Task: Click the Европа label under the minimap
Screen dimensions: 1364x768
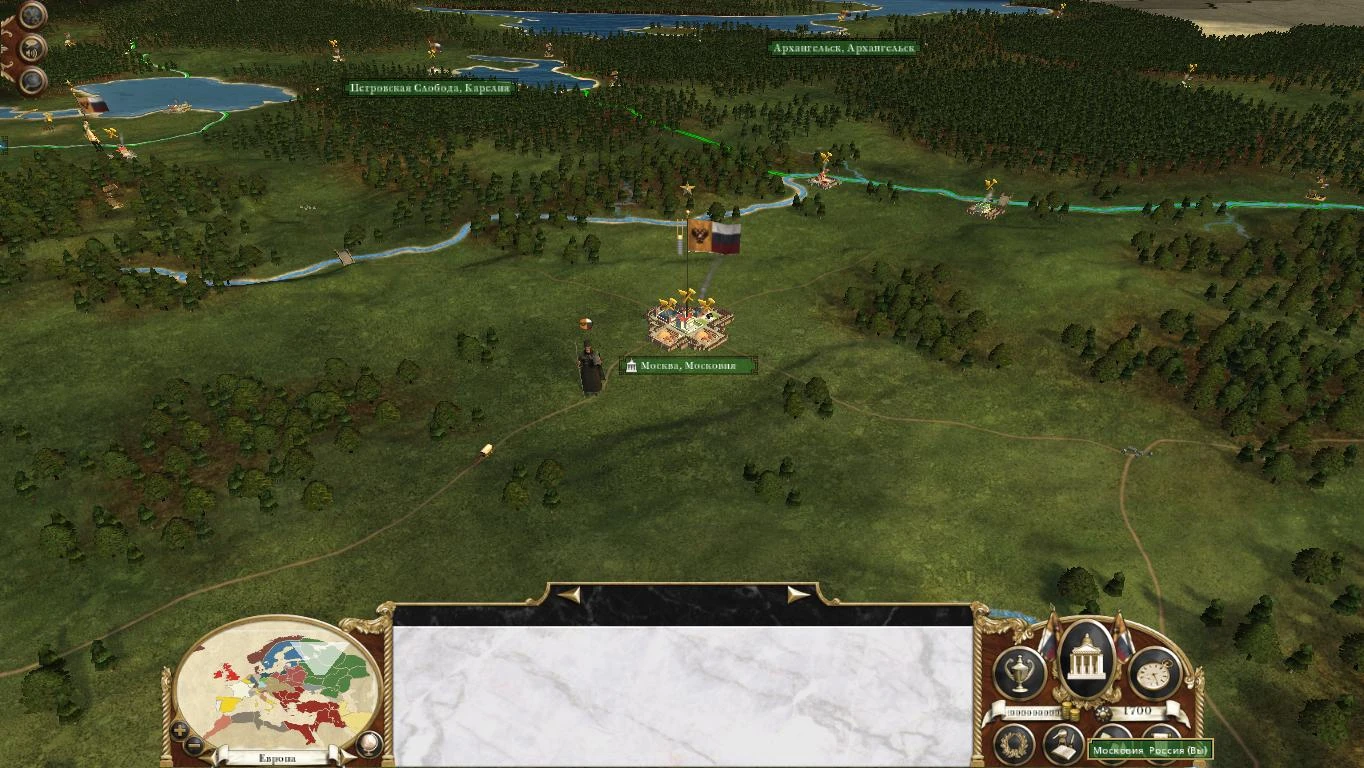Action: (x=278, y=758)
